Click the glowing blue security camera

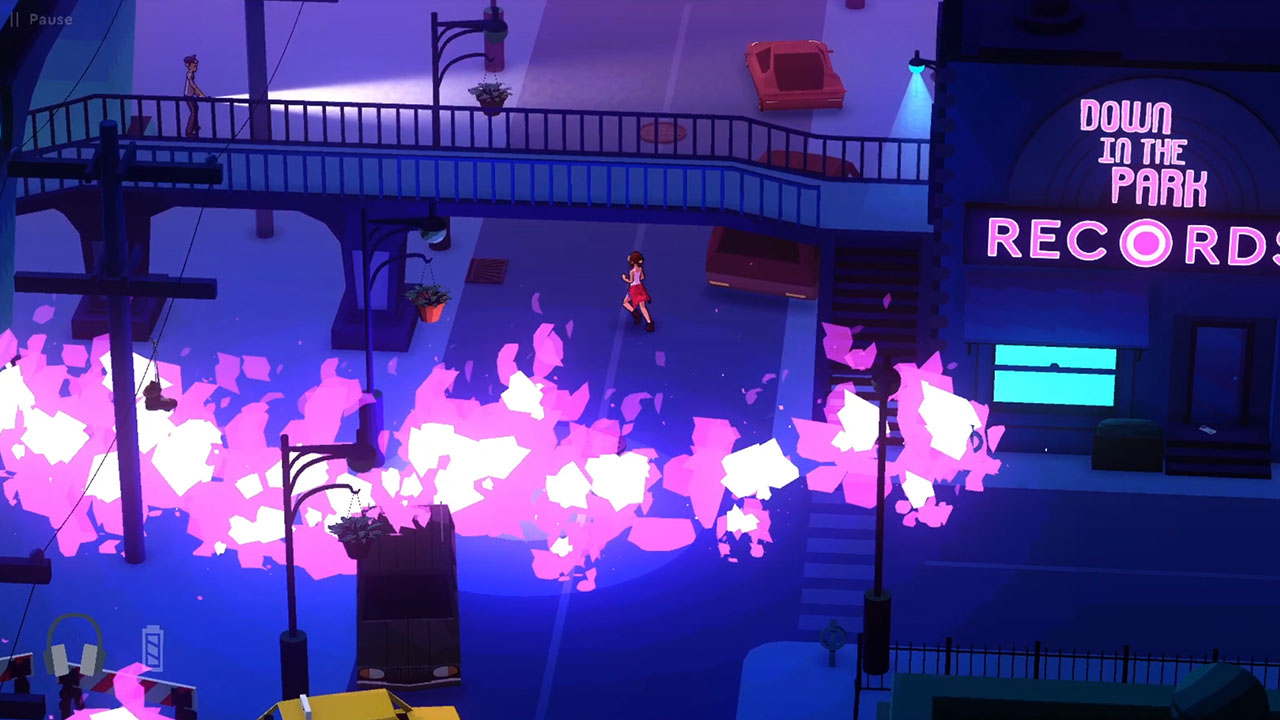[x=914, y=68]
